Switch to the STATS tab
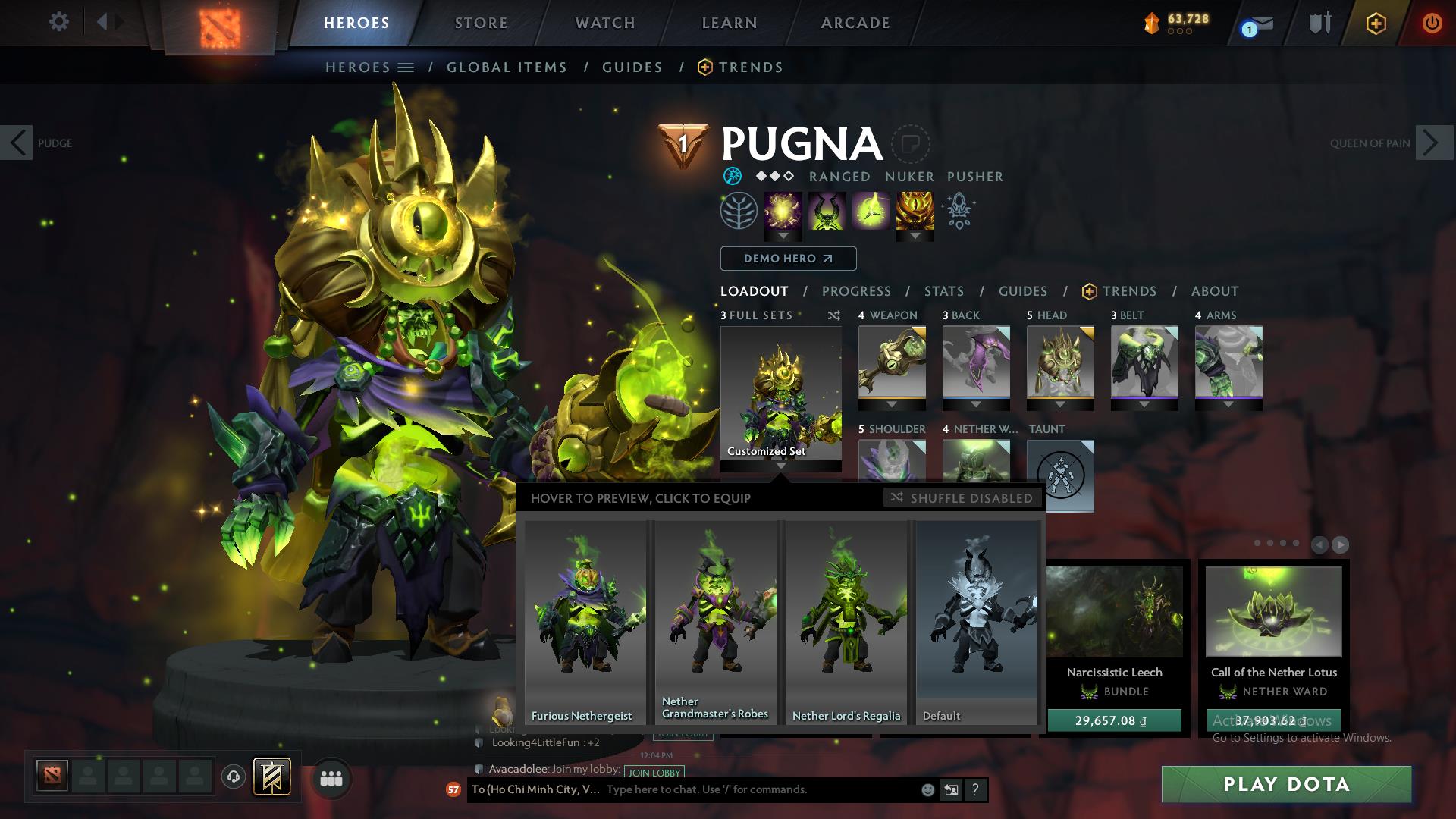 point(943,291)
